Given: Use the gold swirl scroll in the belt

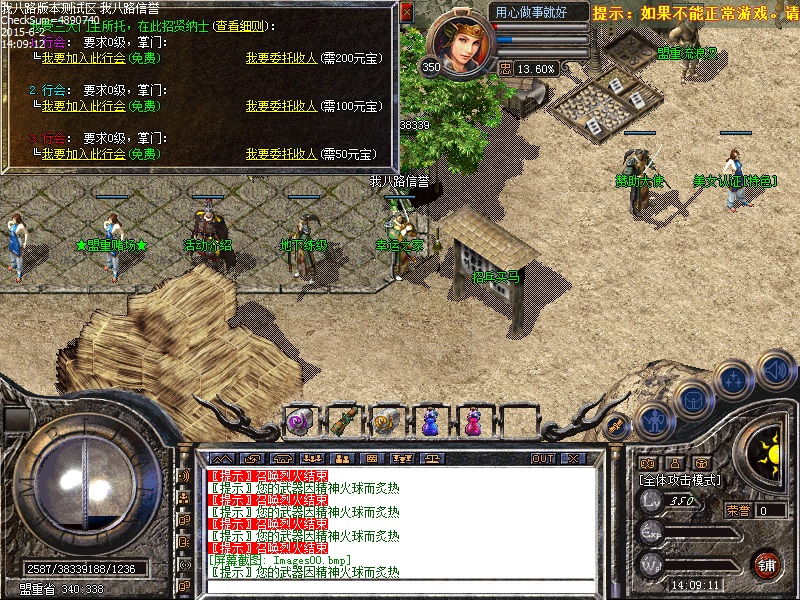Looking at the screenshot, I should click(387, 422).
